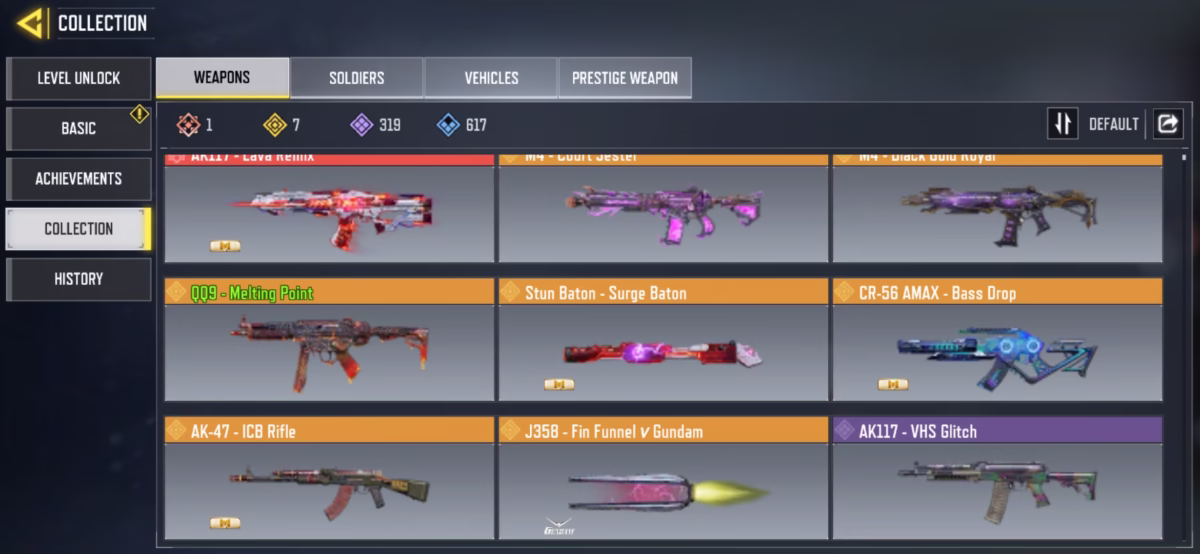
Task: Select the Collection side menu entry
Action: tap(78, 228)
